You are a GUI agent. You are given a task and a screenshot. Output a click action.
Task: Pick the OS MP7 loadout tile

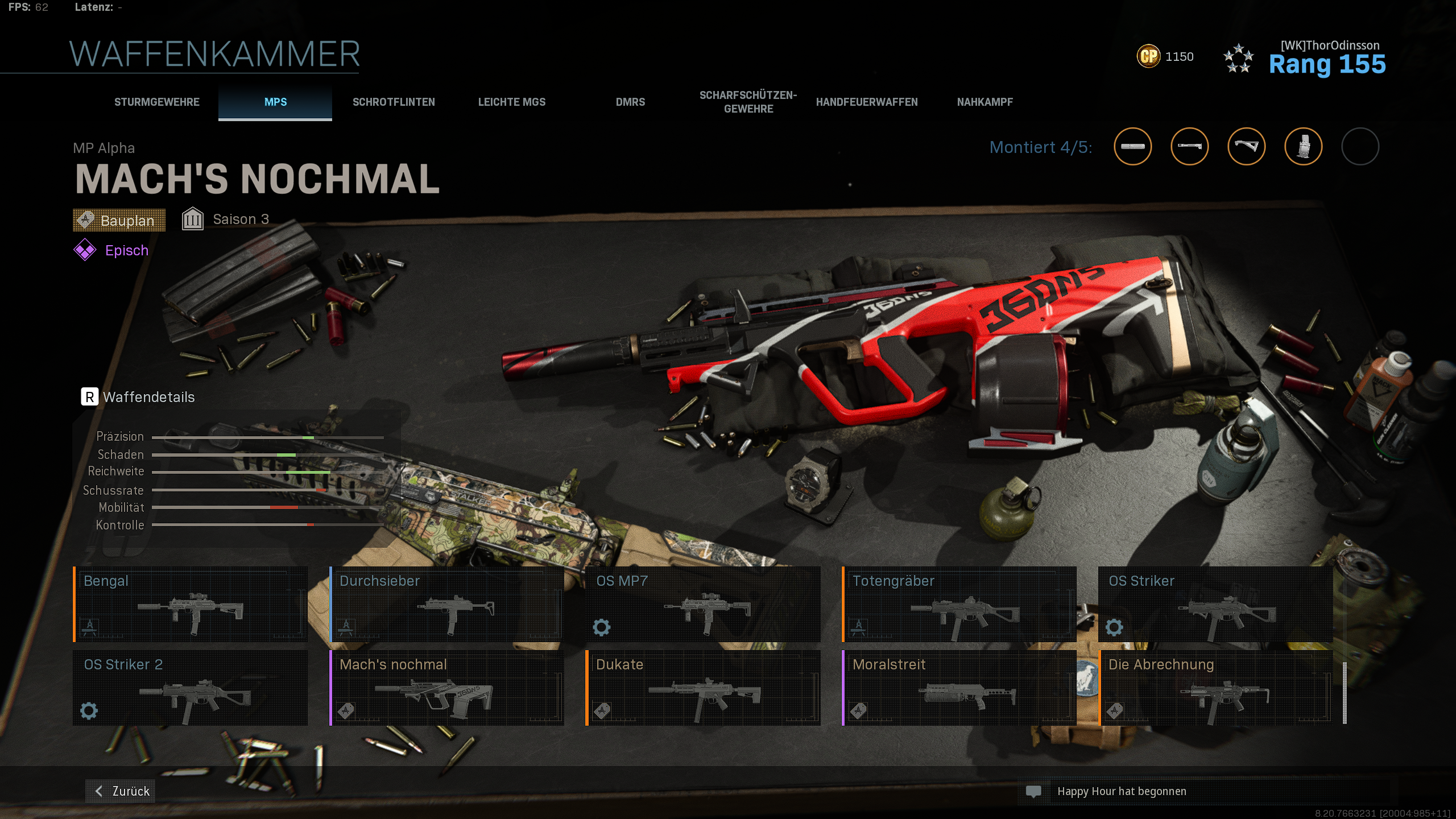click(704, 604)
